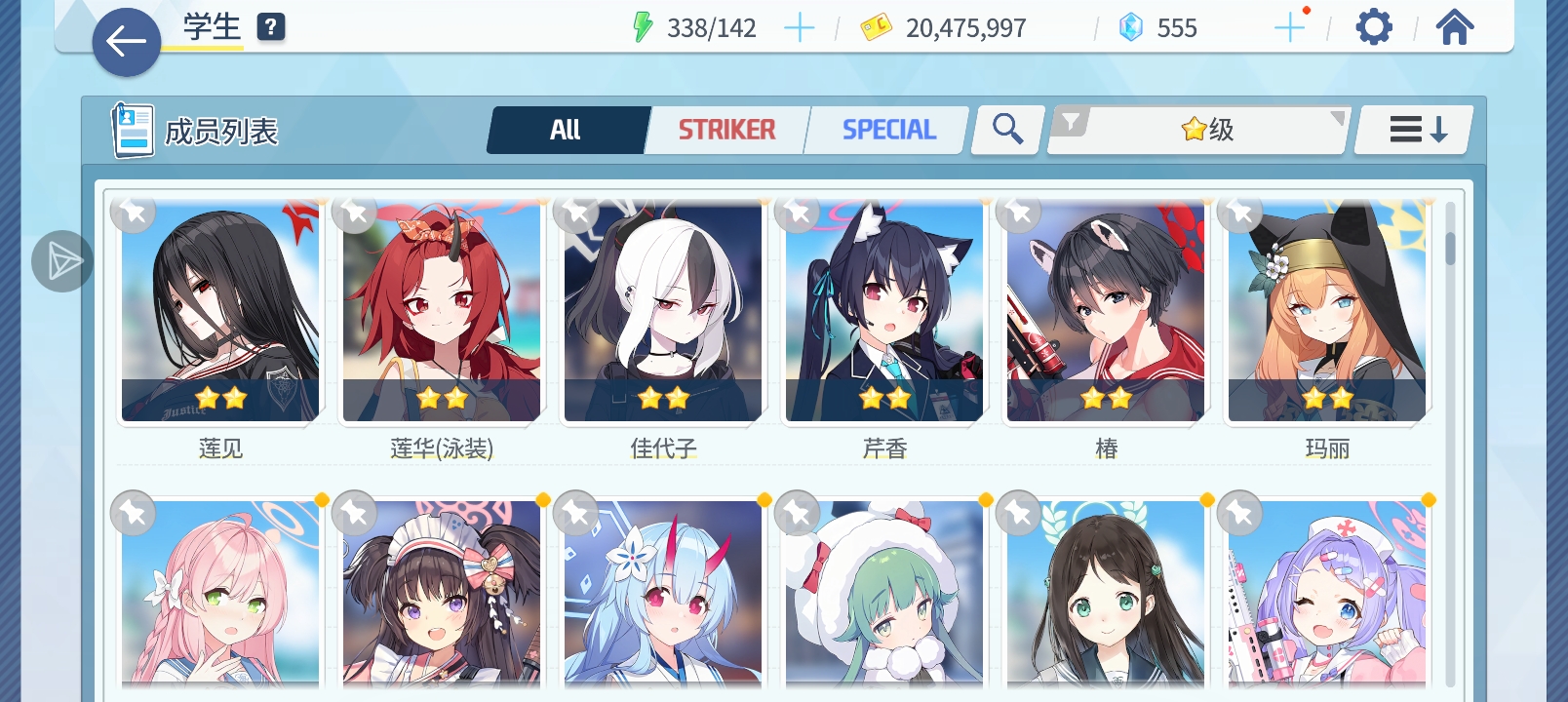
Task: Open the search magnifier icon
Action: 1006,129
